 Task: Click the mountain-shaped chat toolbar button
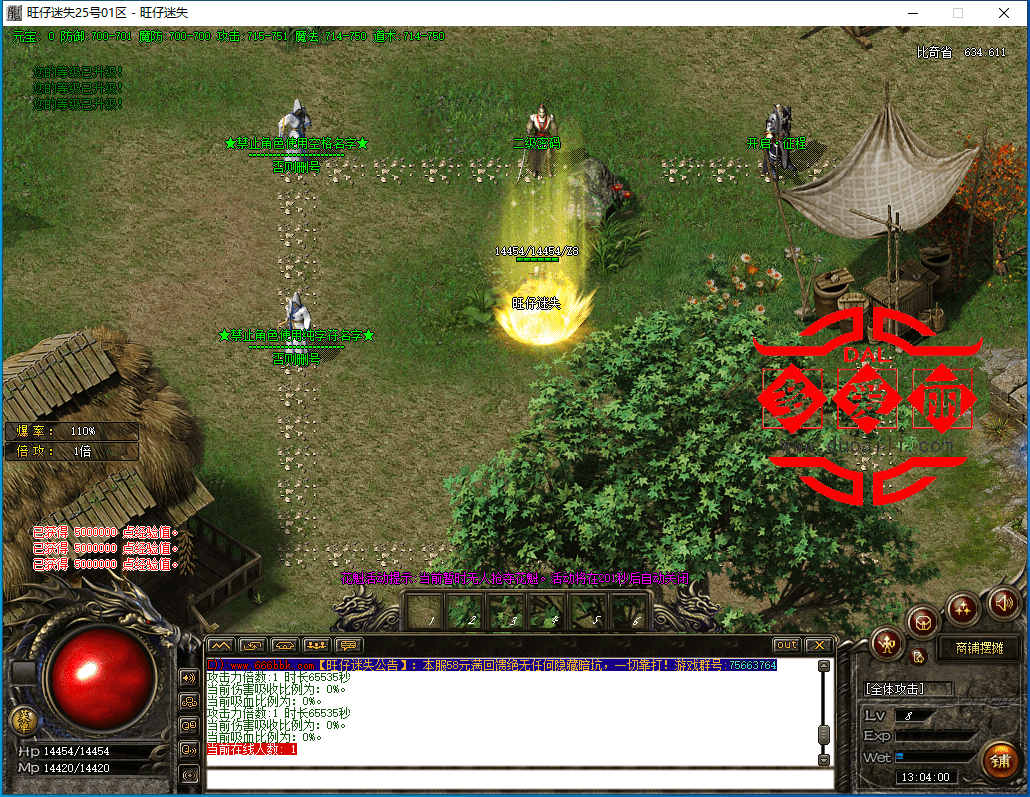(x=221, y=645)
